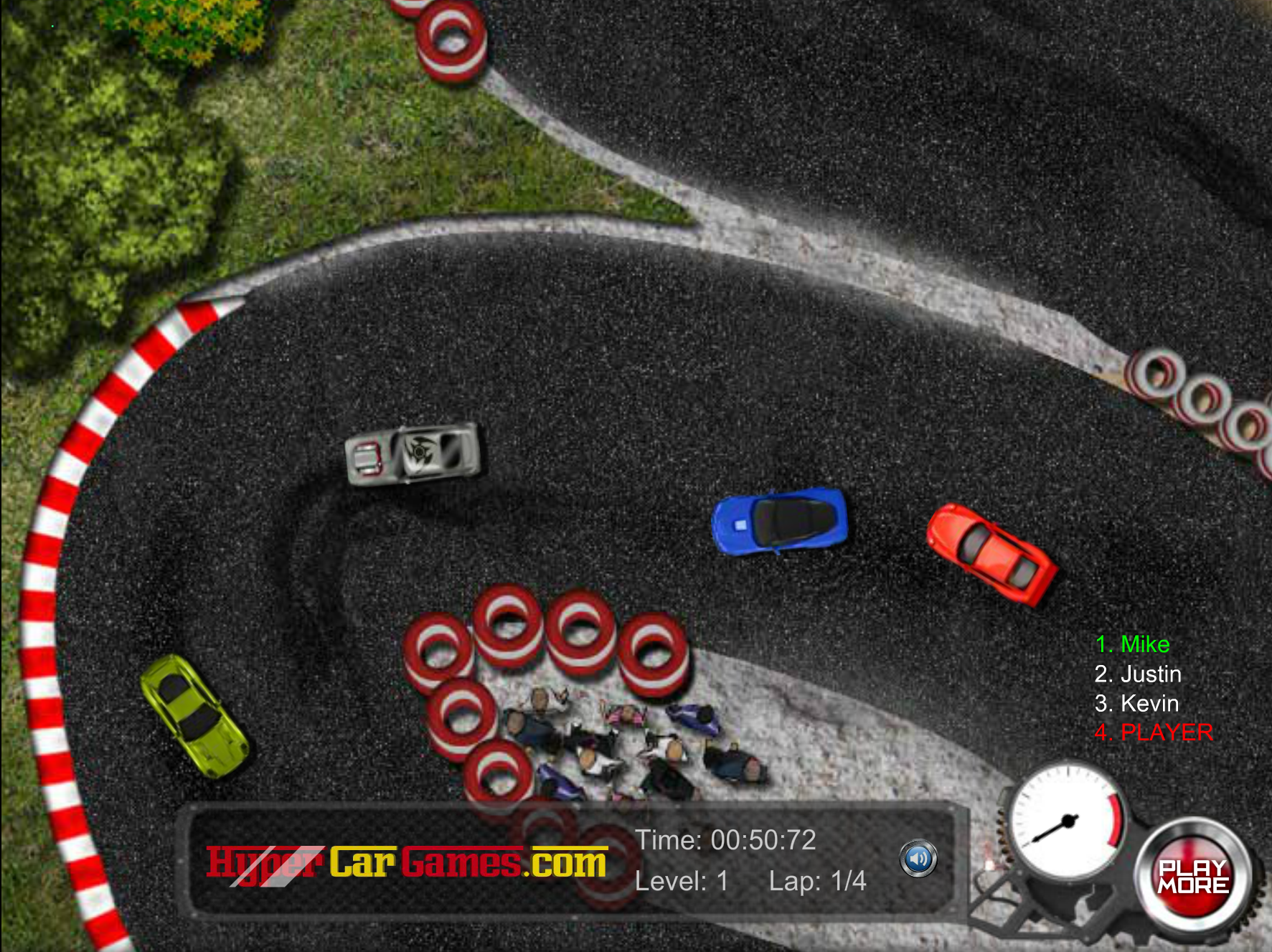Select Mike at the top of the leaderboard
1272x952 pixels.
coord(1132,644)
